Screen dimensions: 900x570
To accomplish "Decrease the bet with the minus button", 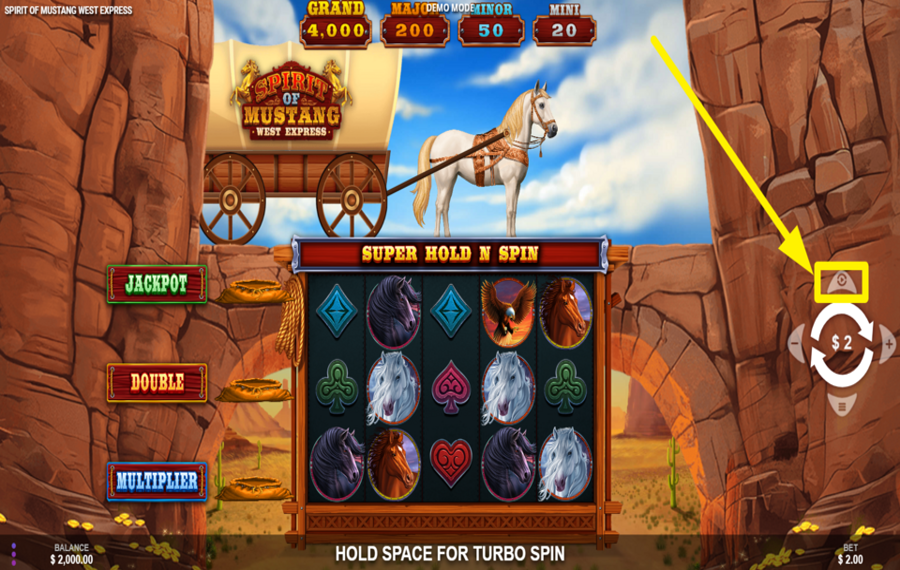I will (x=796, y=344).
